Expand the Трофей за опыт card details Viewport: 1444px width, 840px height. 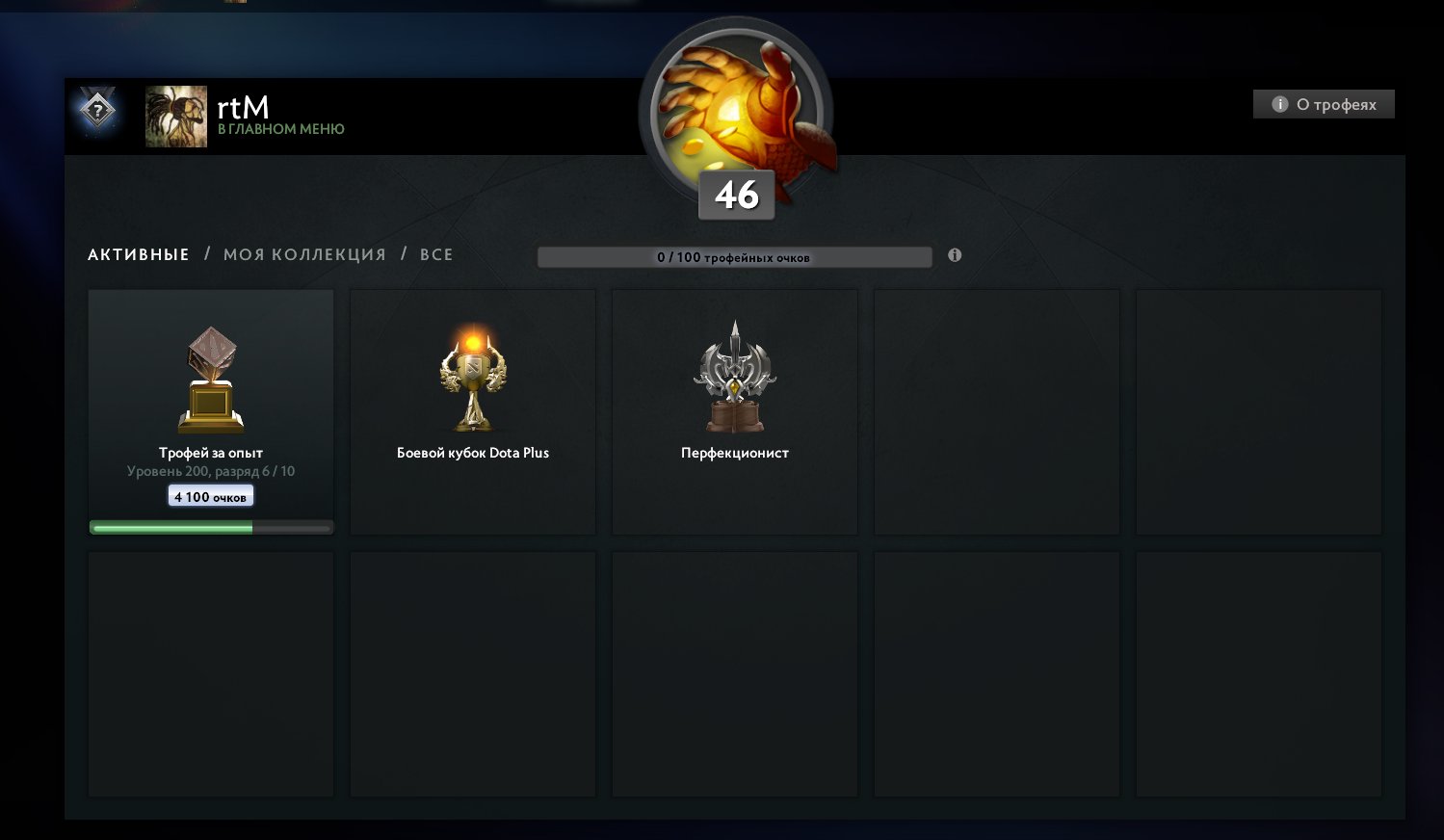coord(210,412)
